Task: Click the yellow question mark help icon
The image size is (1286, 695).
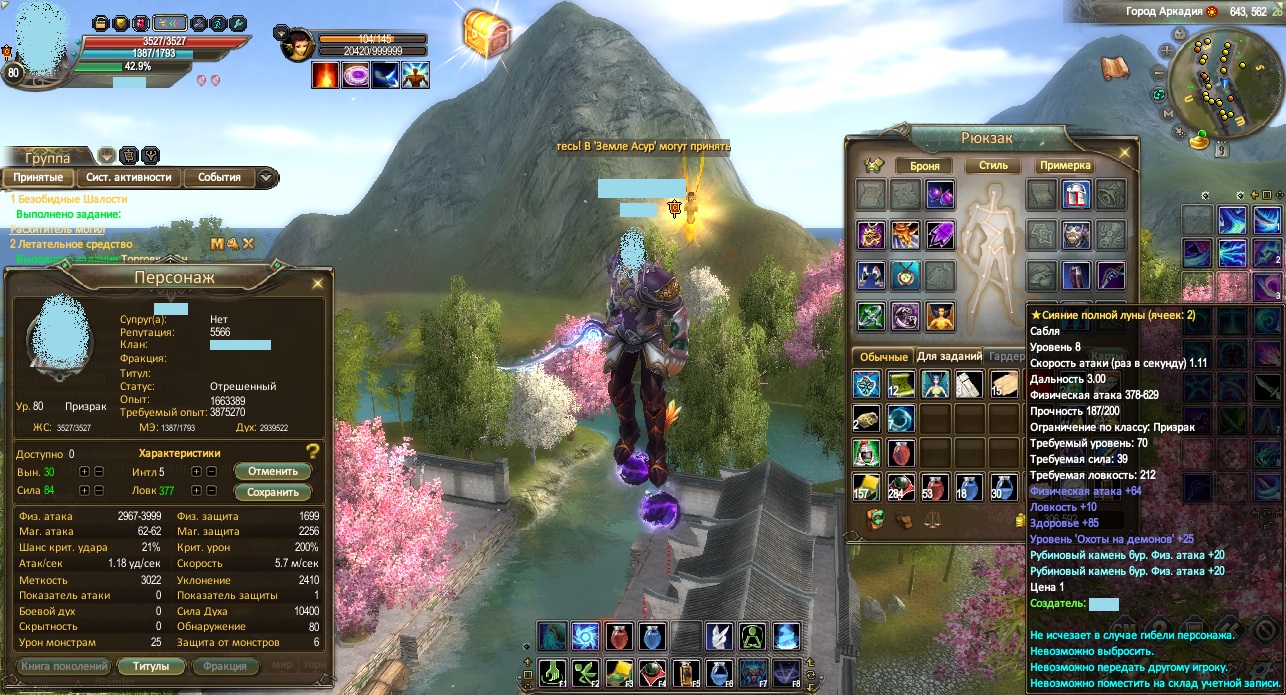Action: 313,451
